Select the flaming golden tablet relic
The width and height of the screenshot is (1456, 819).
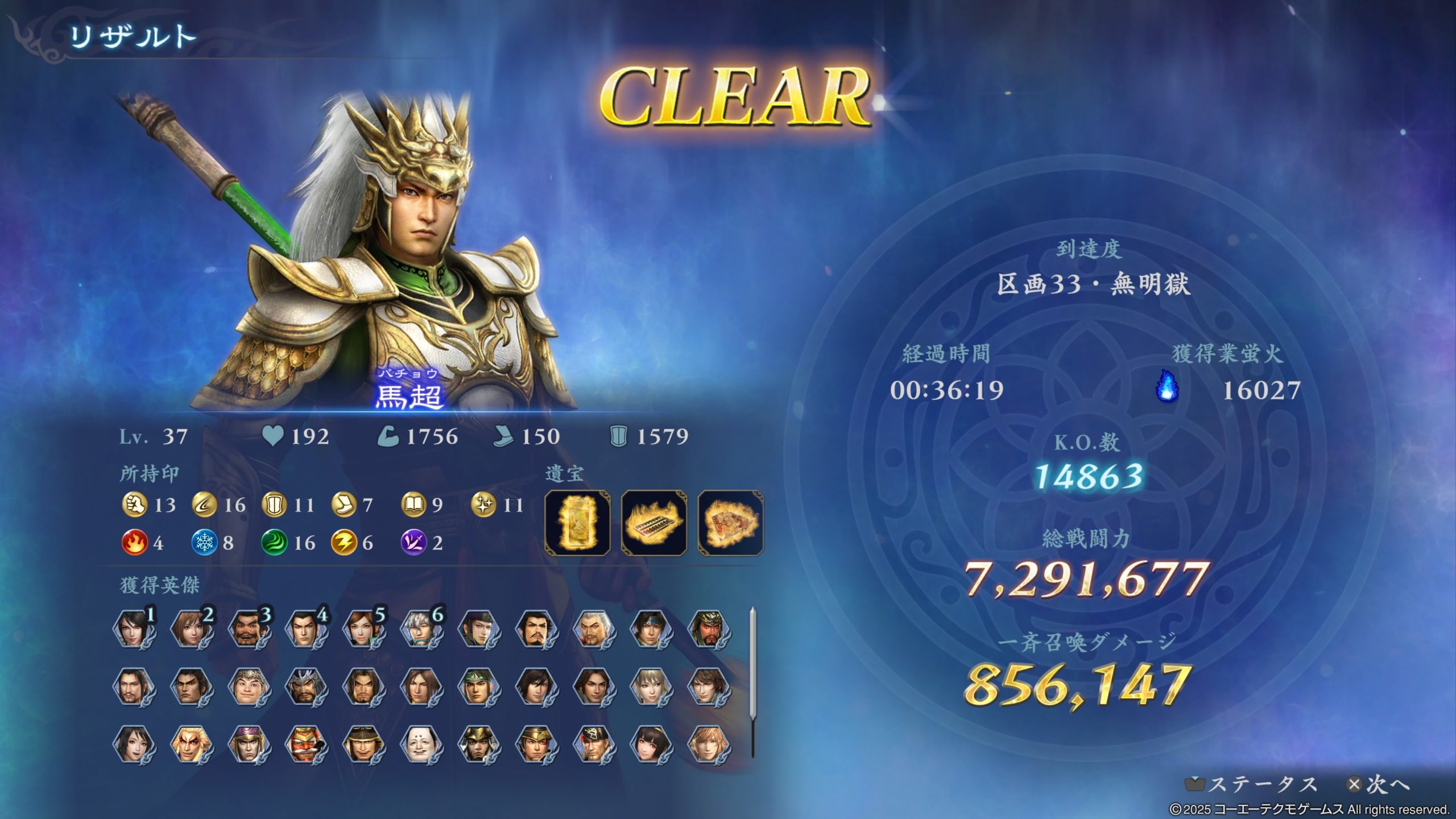577,522
